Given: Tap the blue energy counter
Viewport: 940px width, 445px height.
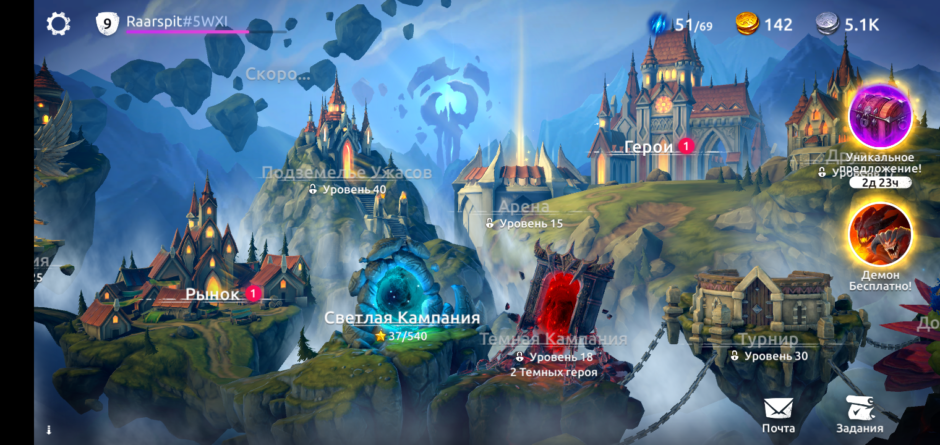Looking at the screenshot, I should coord(680,24).
